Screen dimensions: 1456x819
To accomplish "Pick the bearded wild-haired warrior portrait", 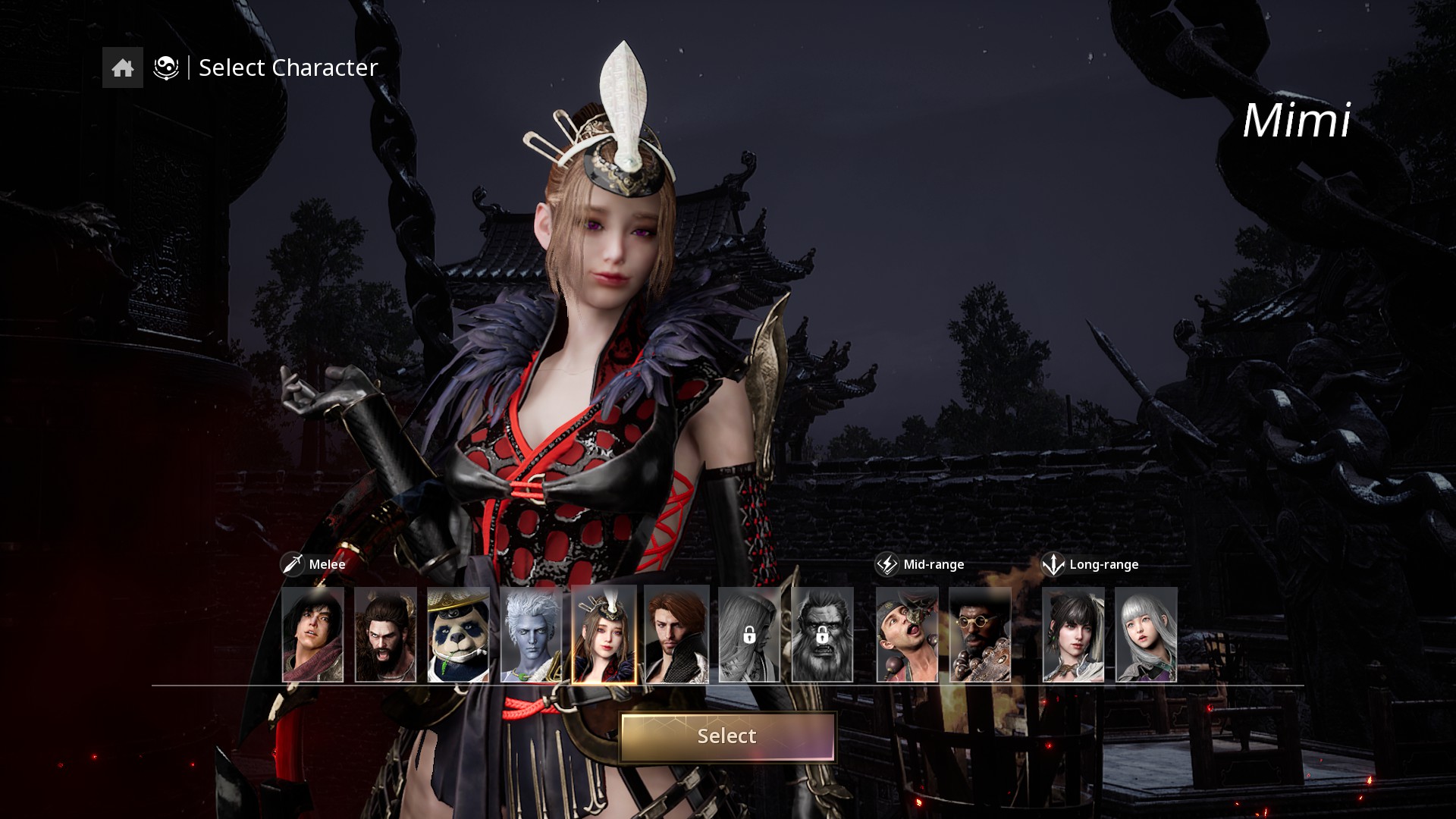I will pyautogui.click(x=385, y=635).
